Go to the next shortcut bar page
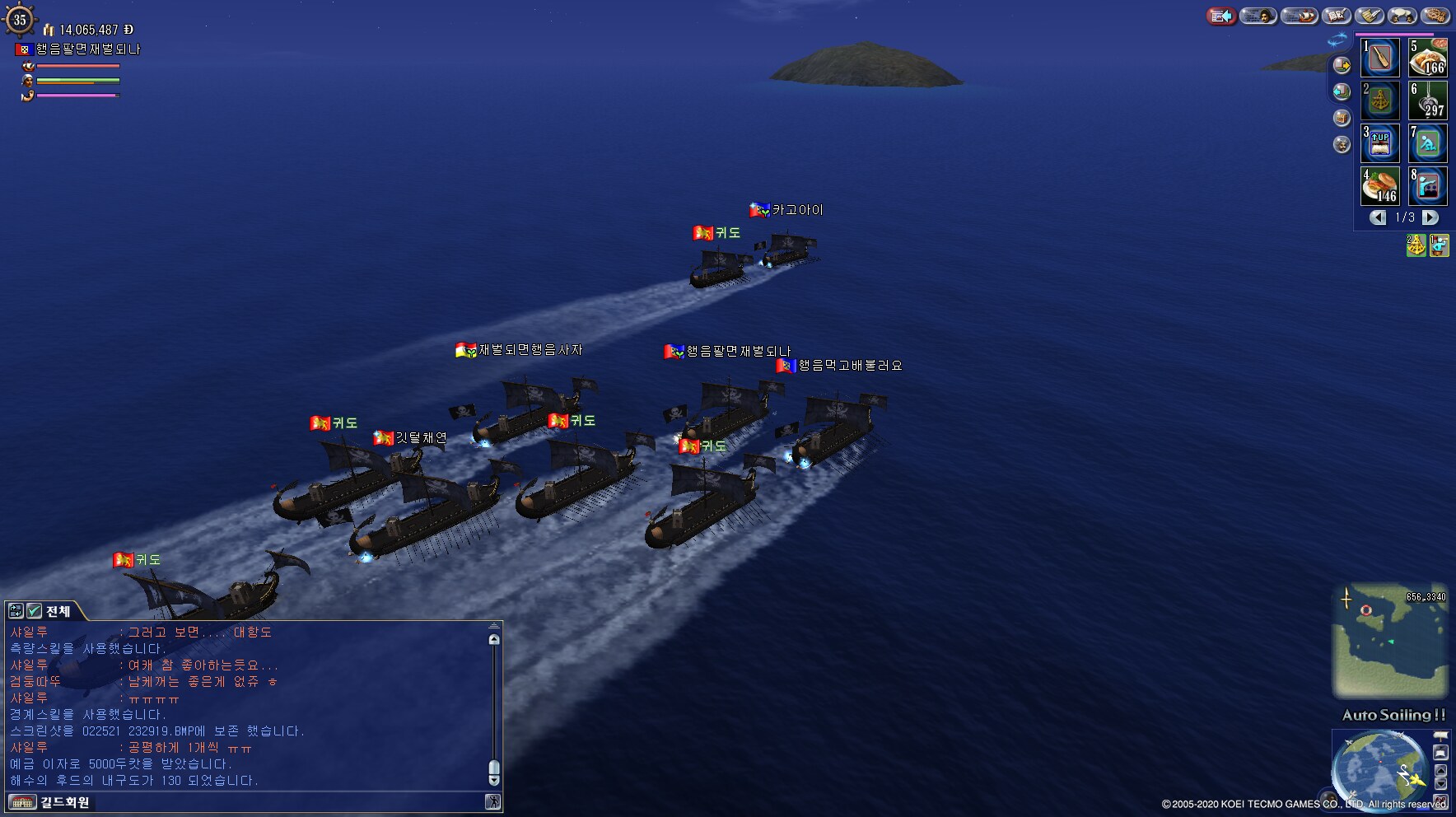Image resolution: width=1456 pixels, height=817 pixels. click(1430, 217)
